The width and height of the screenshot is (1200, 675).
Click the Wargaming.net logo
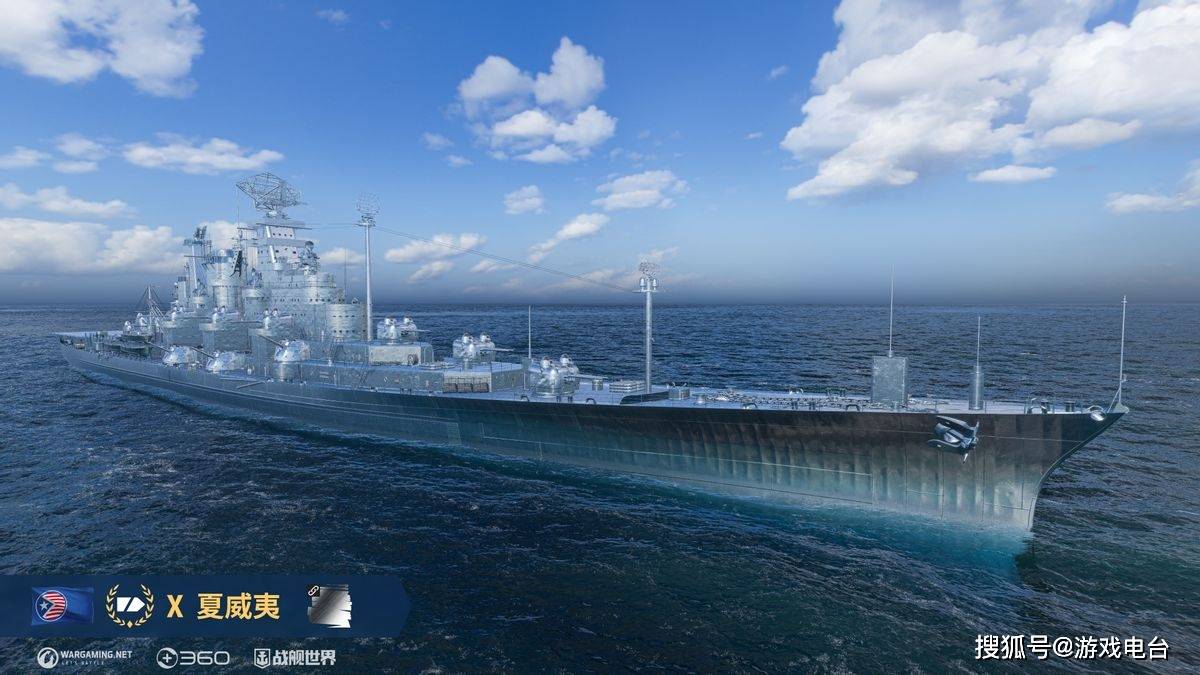pos(84,657)
